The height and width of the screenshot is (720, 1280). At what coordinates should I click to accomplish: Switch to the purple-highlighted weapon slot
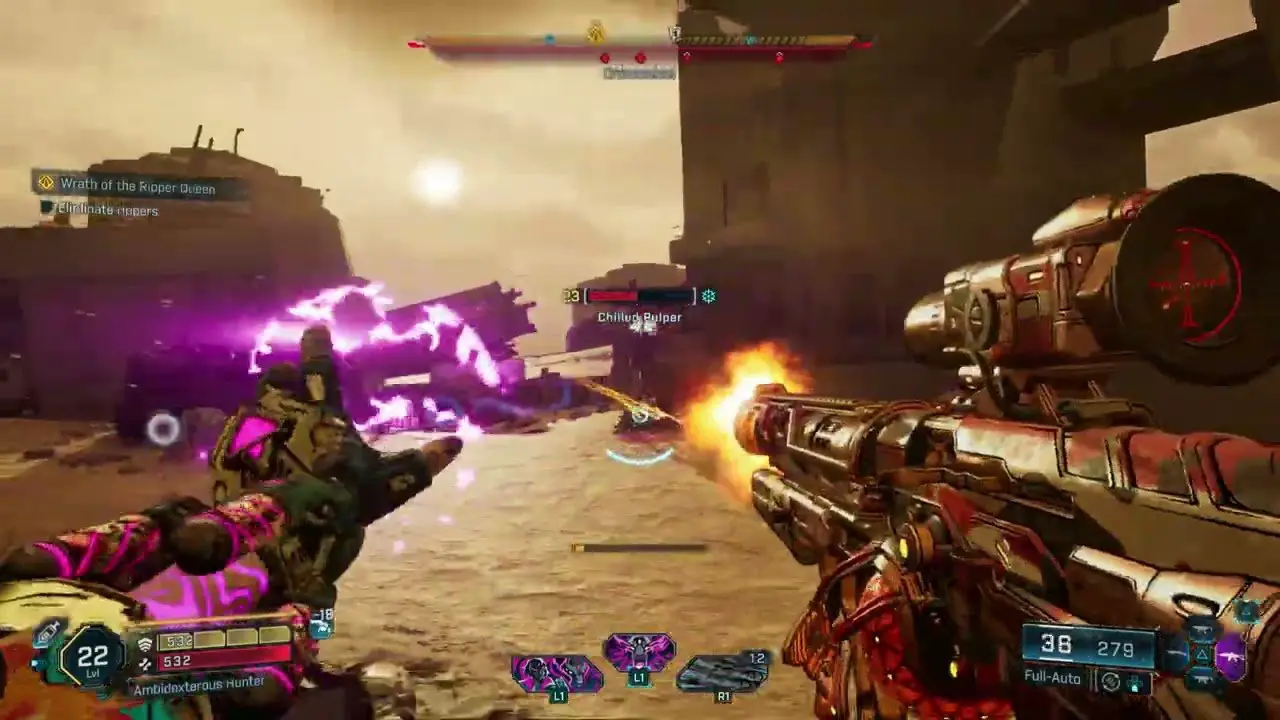click(x=1232, y=657)
